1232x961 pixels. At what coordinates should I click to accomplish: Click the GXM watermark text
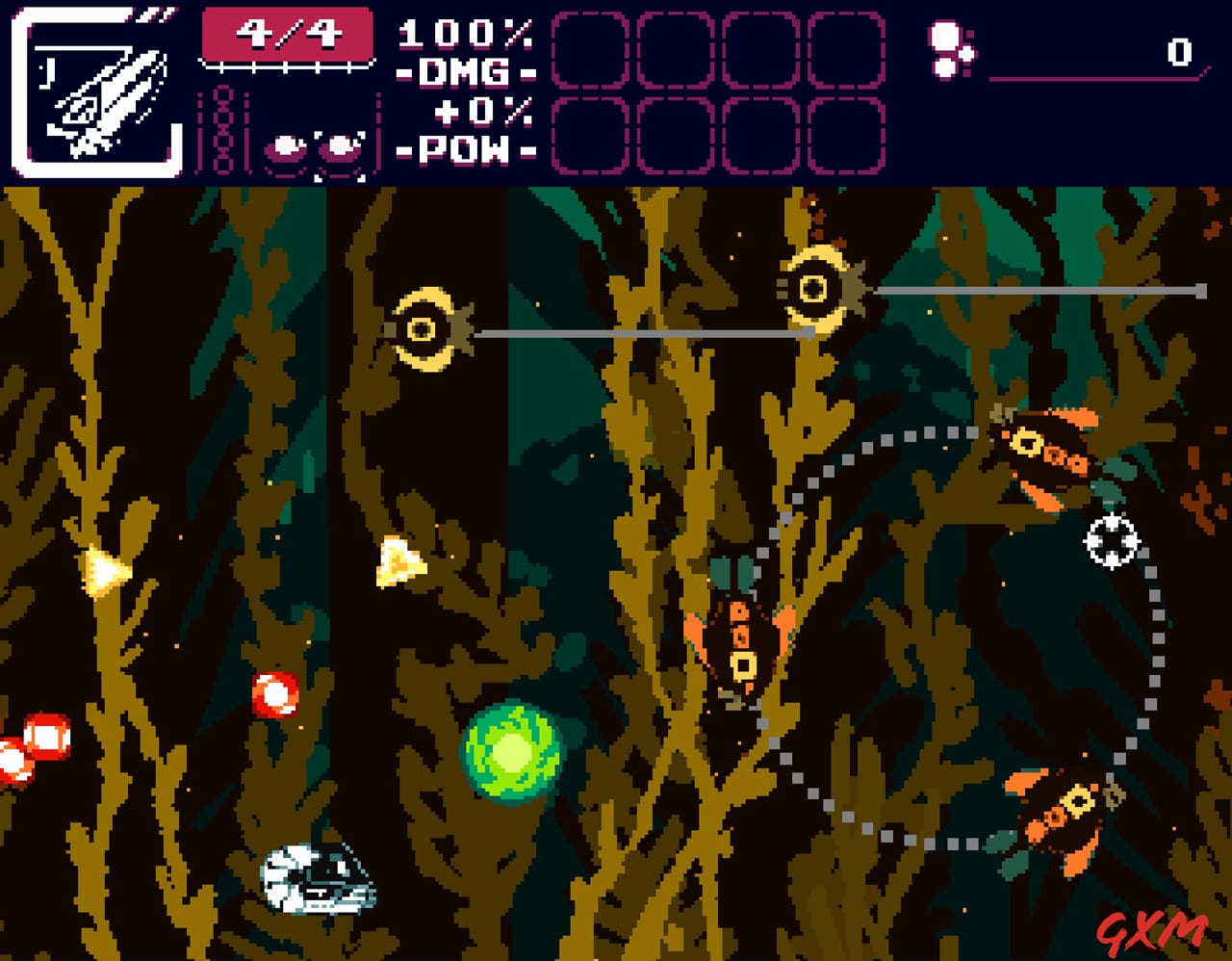point(1157,927)
